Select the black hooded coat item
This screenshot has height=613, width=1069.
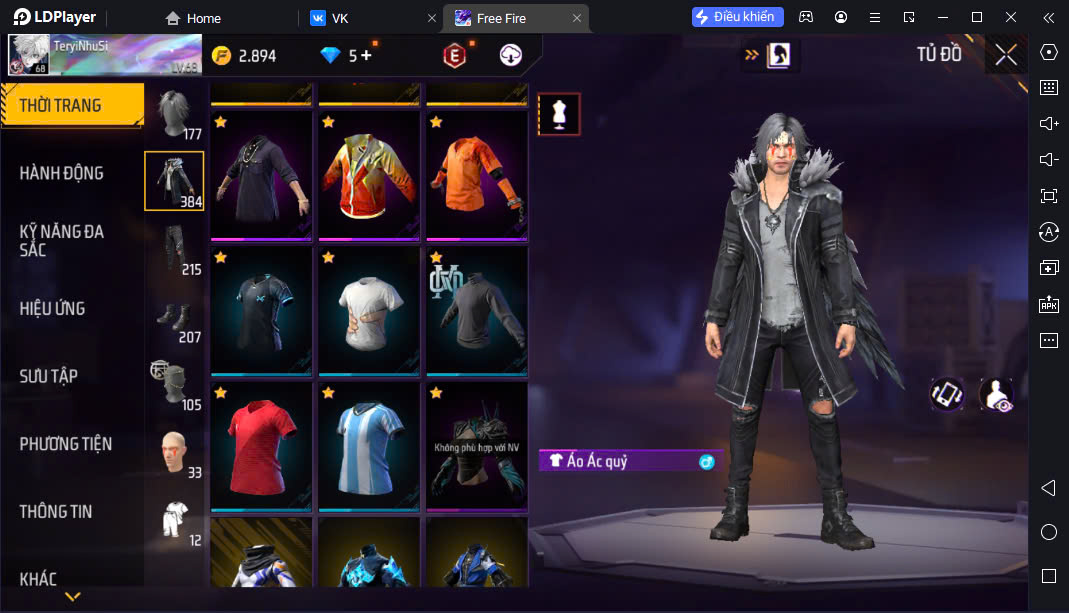[261, 174]
